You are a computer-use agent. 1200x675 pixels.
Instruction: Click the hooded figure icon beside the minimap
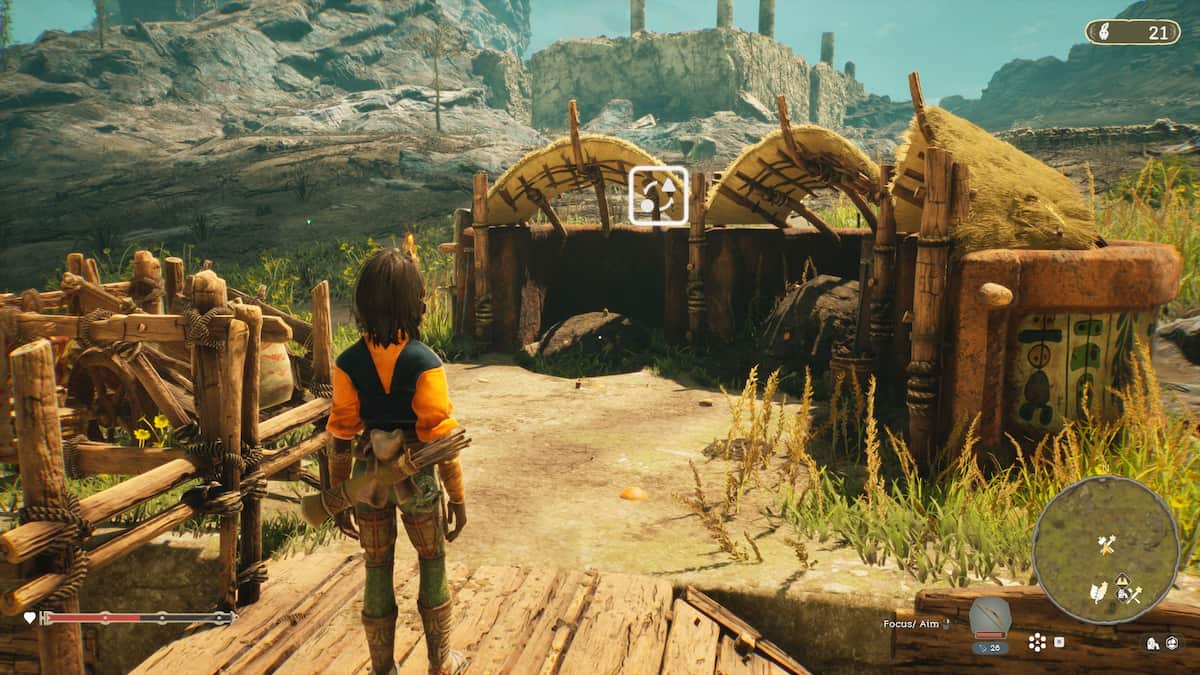click(1153, 643)
